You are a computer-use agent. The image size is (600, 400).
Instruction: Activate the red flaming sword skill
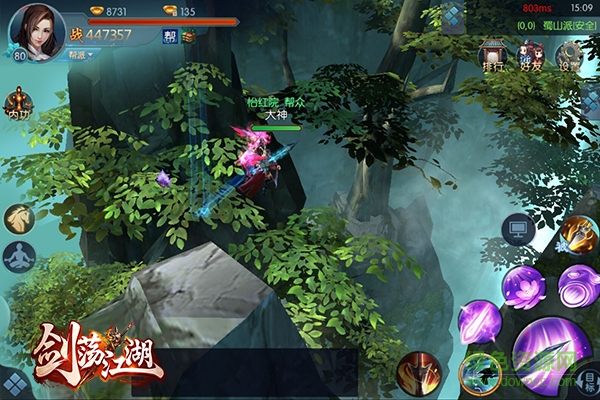pyautogui.click(x=417, y=371)
